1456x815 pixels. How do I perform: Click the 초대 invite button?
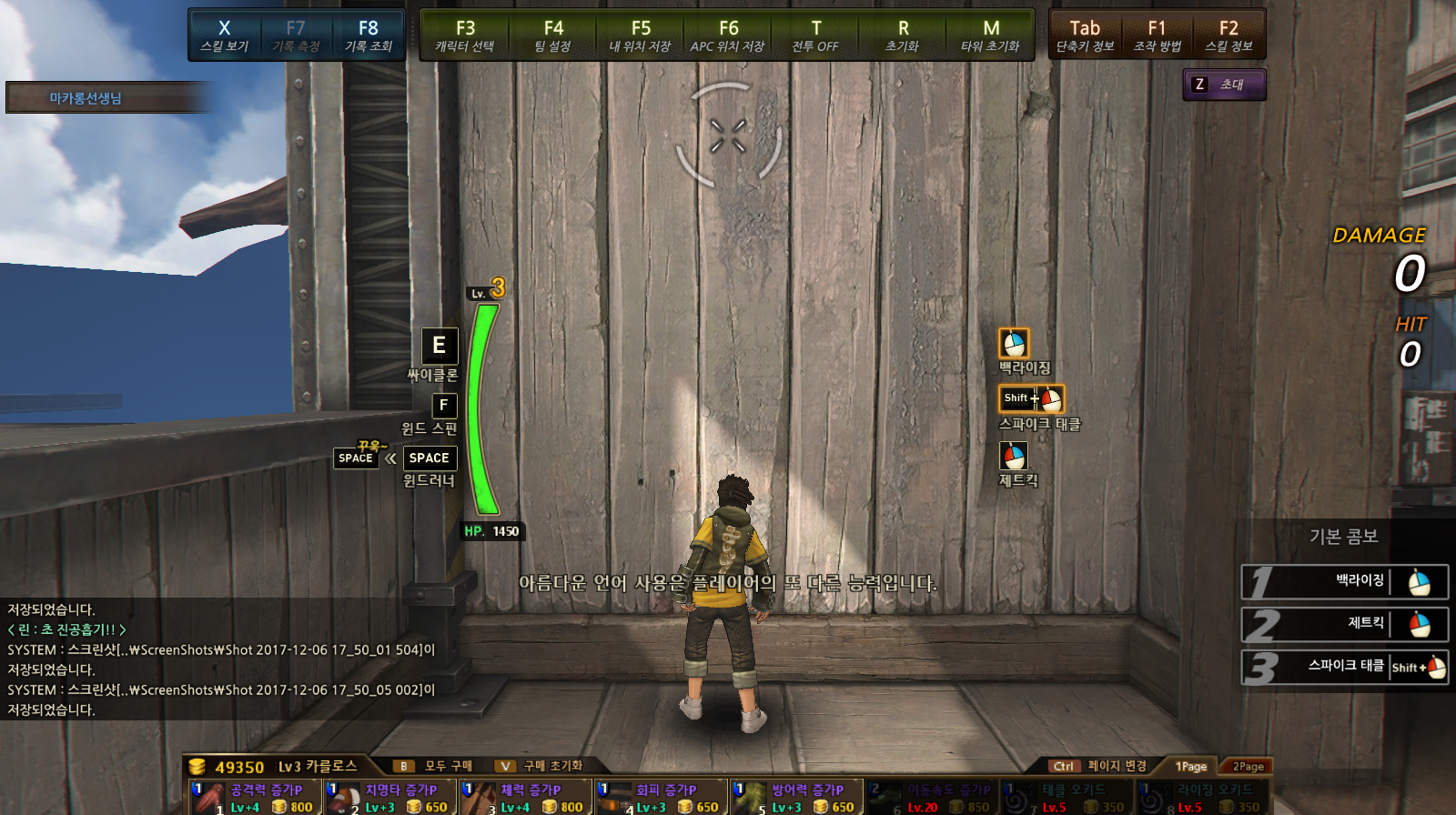click(1224, 85)
